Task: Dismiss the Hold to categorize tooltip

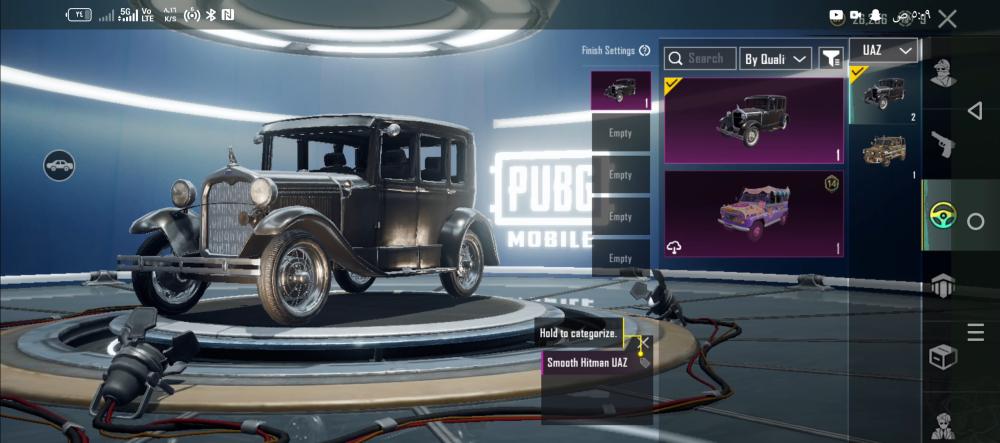Action: pos(644,342)
